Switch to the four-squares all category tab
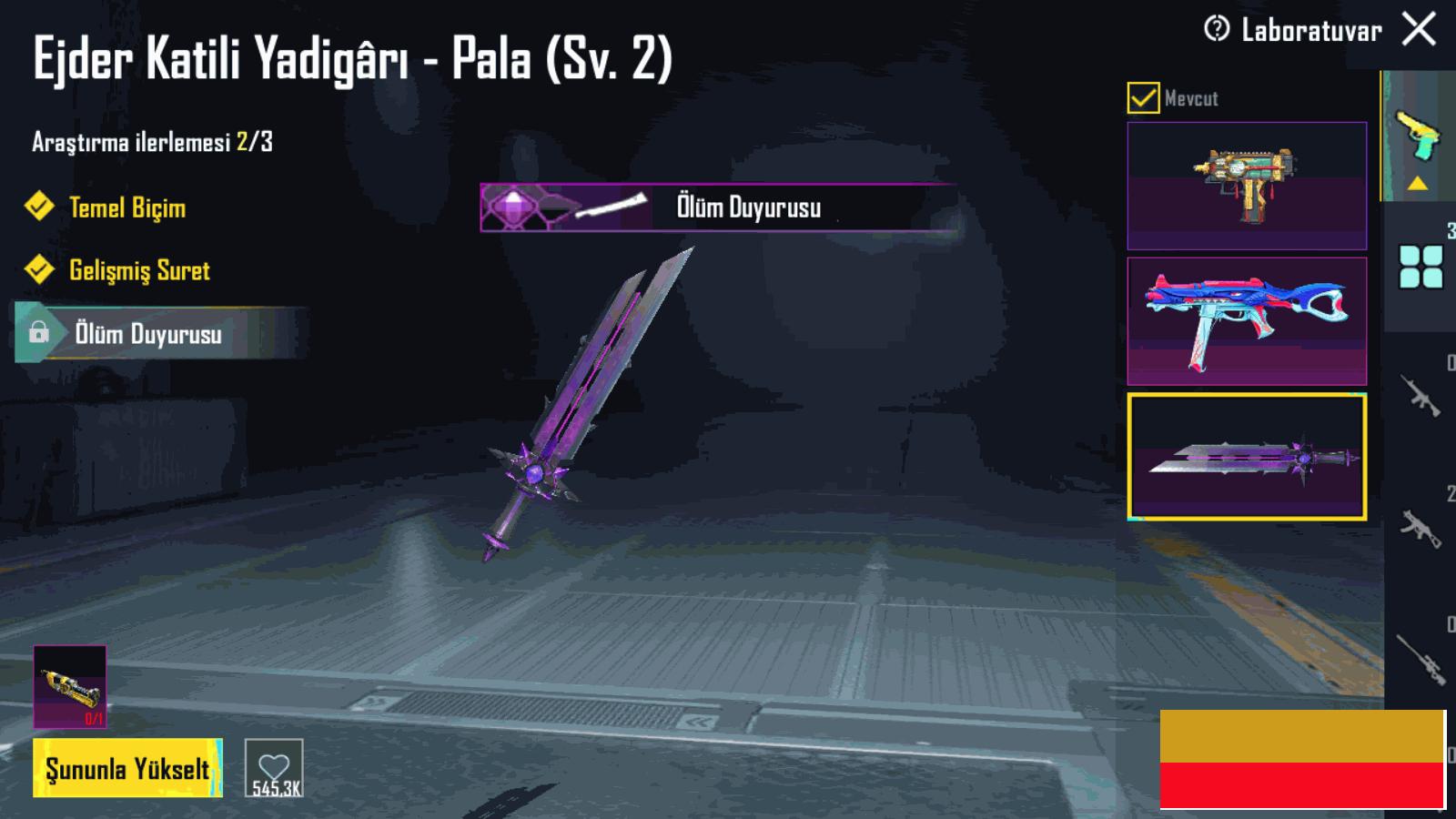This screenshot has height=819, width=1456. tap(1421, 268)
